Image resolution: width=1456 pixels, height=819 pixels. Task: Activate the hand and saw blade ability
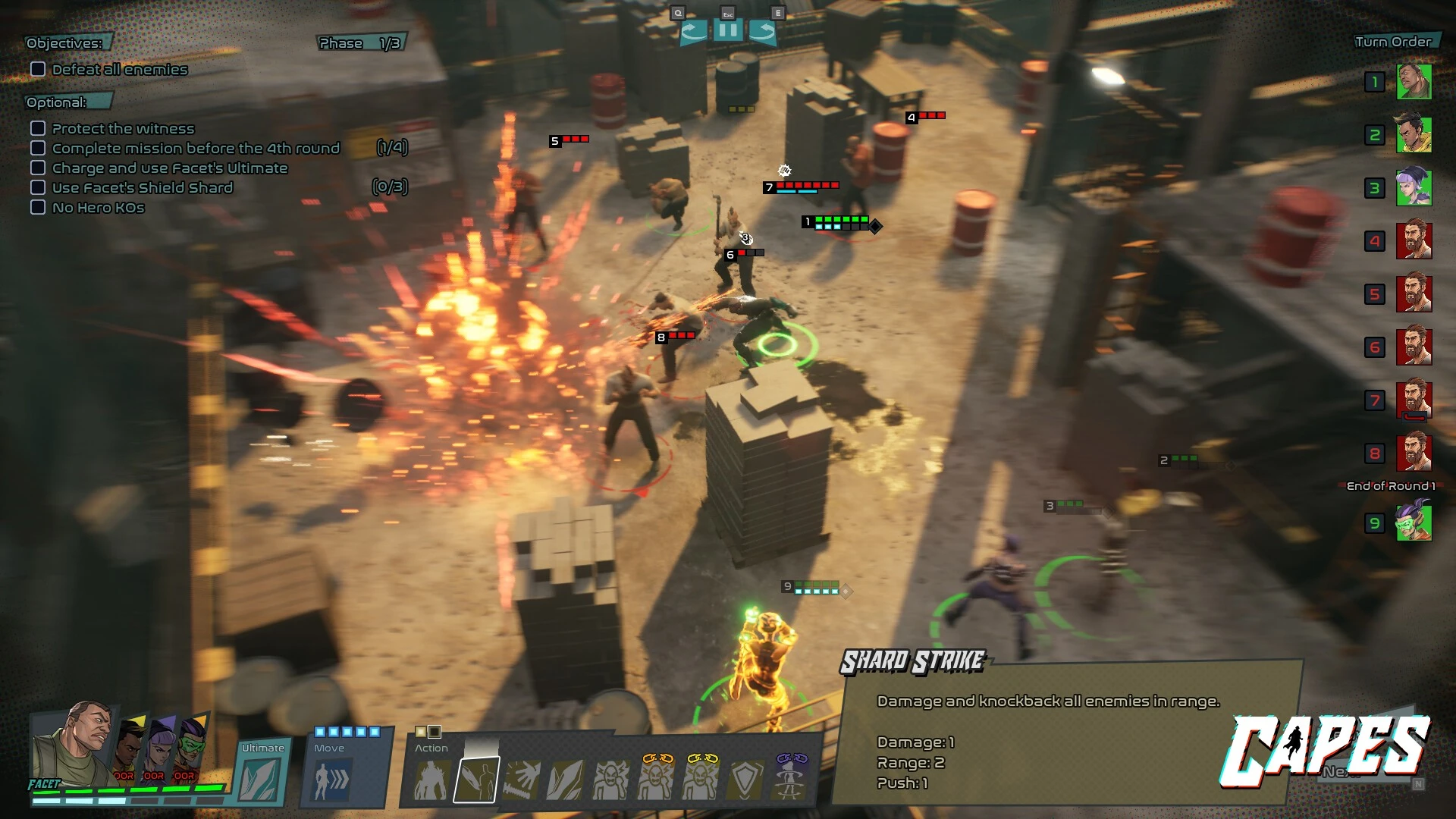(x=522, y=780)
